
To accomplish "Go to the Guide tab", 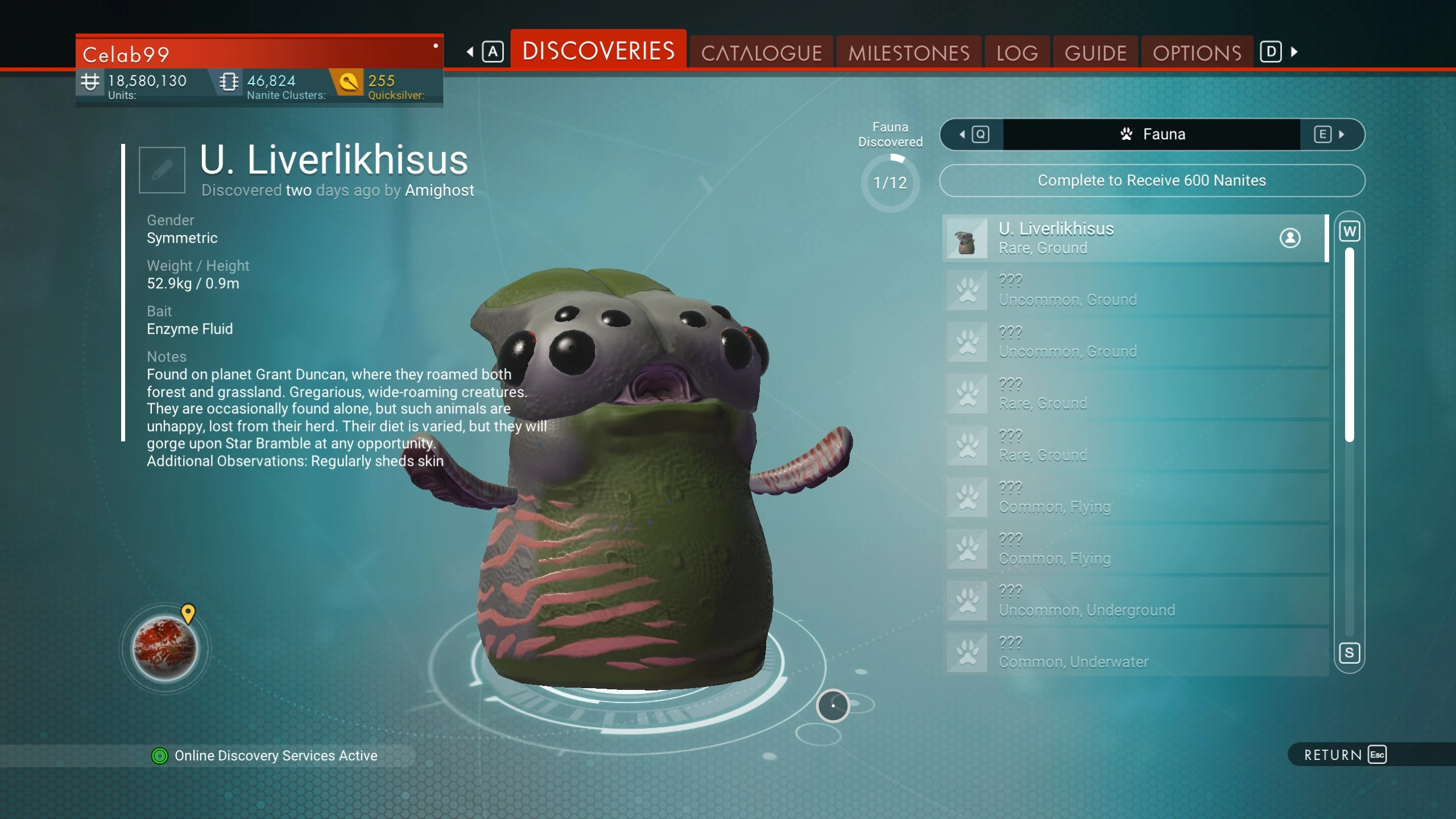I will 1095,53.
